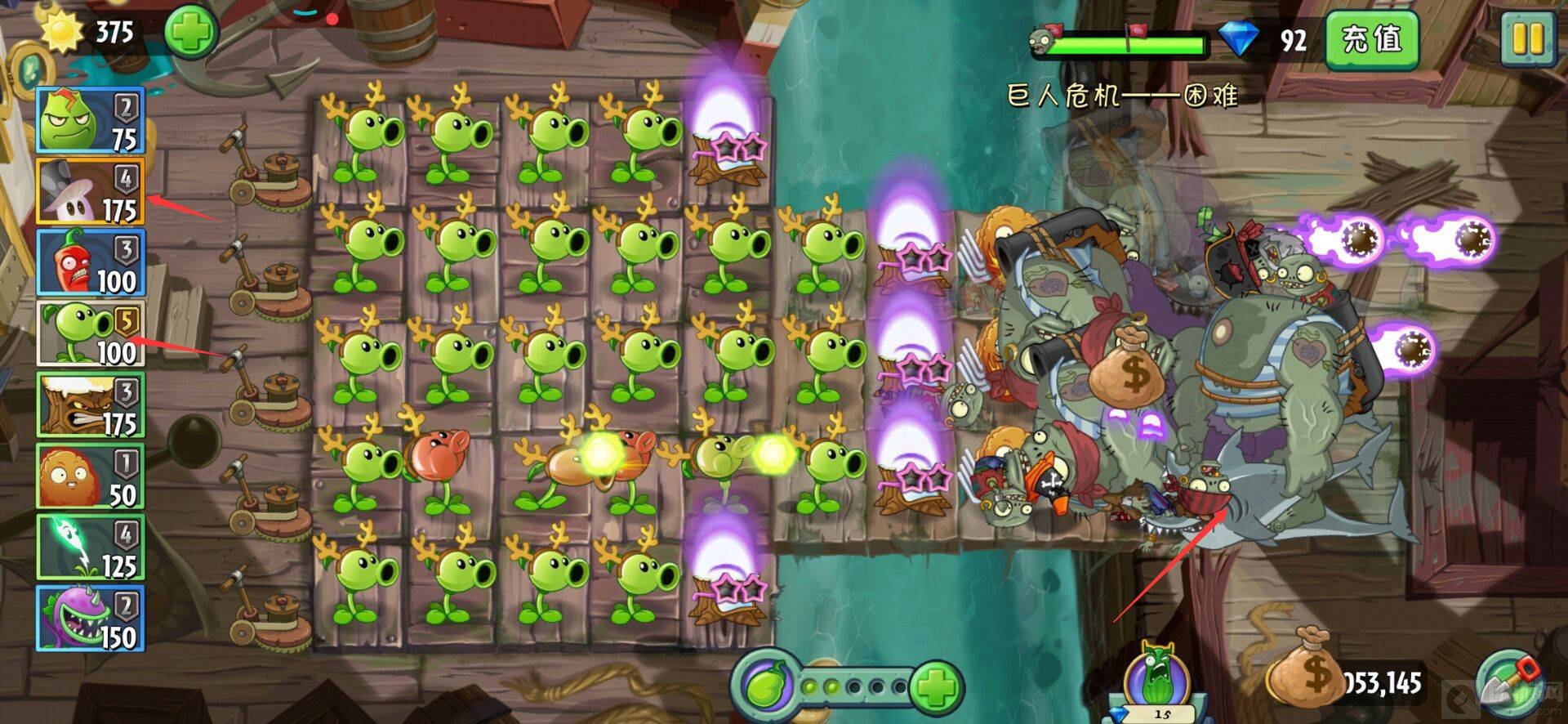
Task: Select the Squash seed packet costing 75
Action: (91, 121)
